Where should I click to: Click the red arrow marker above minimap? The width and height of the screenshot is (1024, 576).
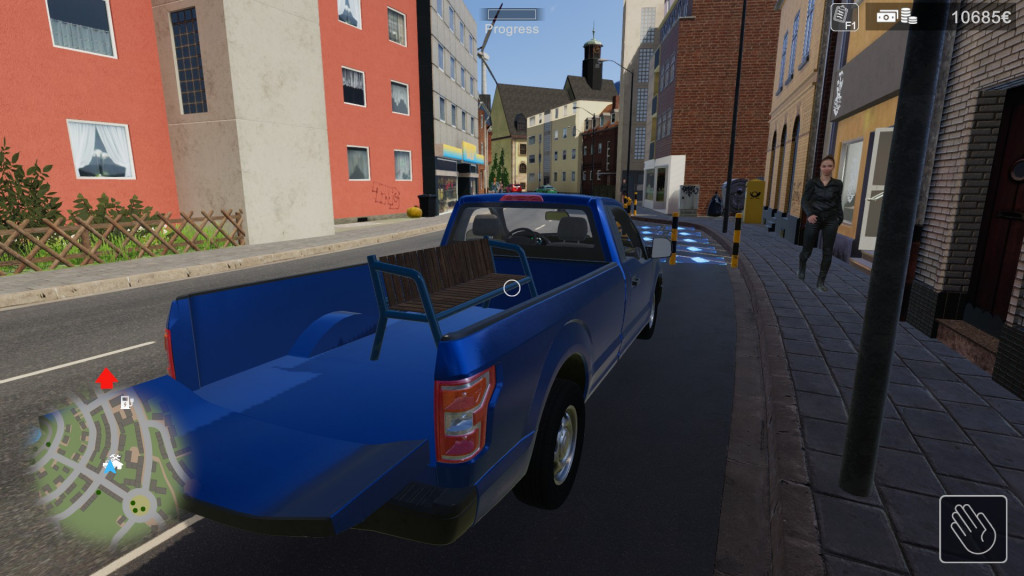[x=106, y=380]
